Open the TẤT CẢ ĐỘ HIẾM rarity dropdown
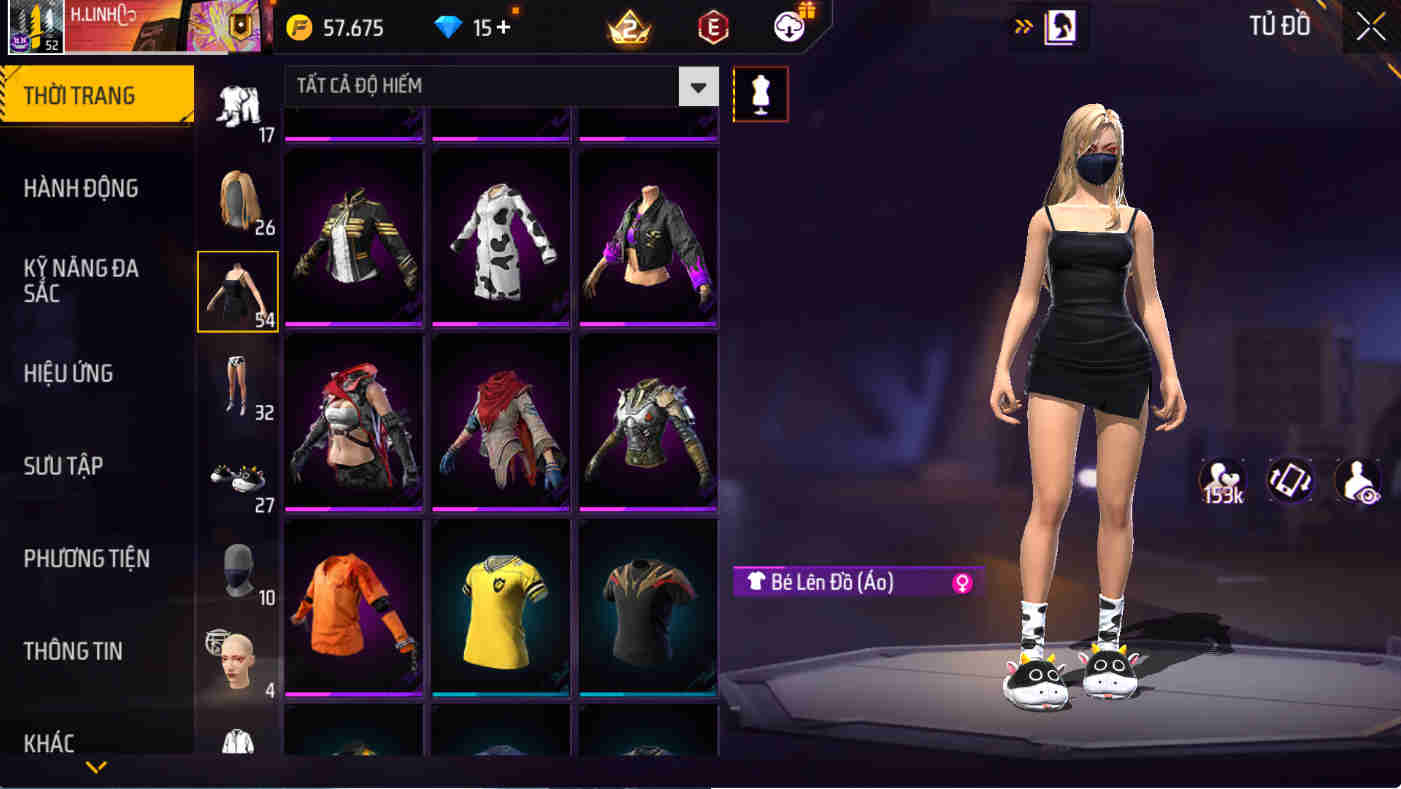The image size is (1401, 789). point(700,86)
